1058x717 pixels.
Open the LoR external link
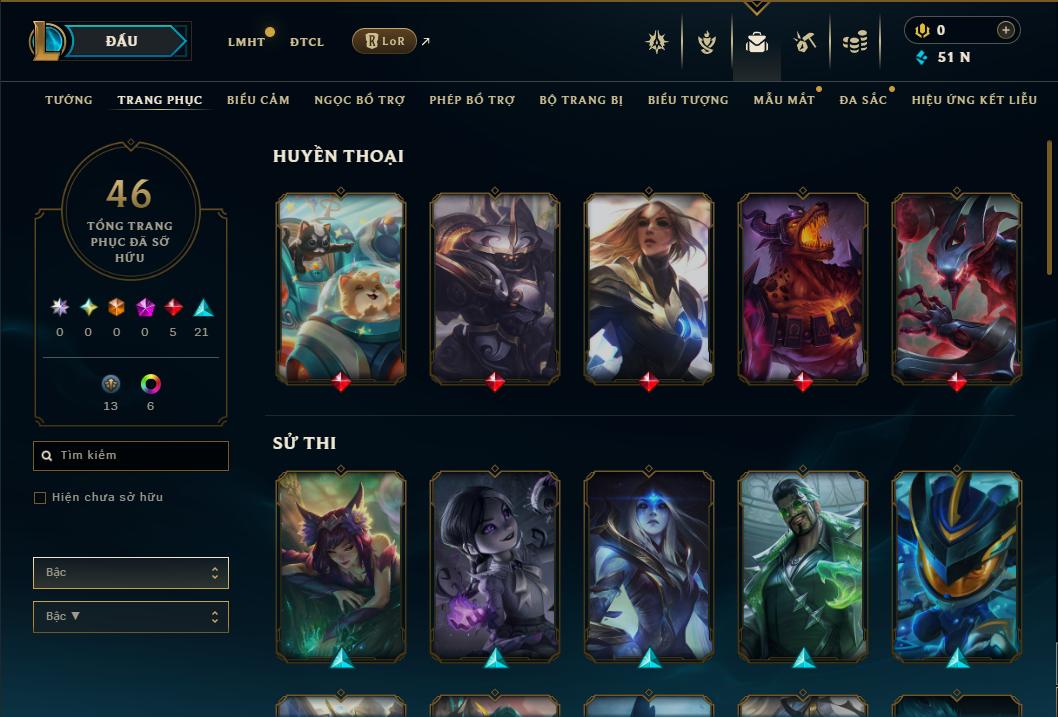click(385, 41)
